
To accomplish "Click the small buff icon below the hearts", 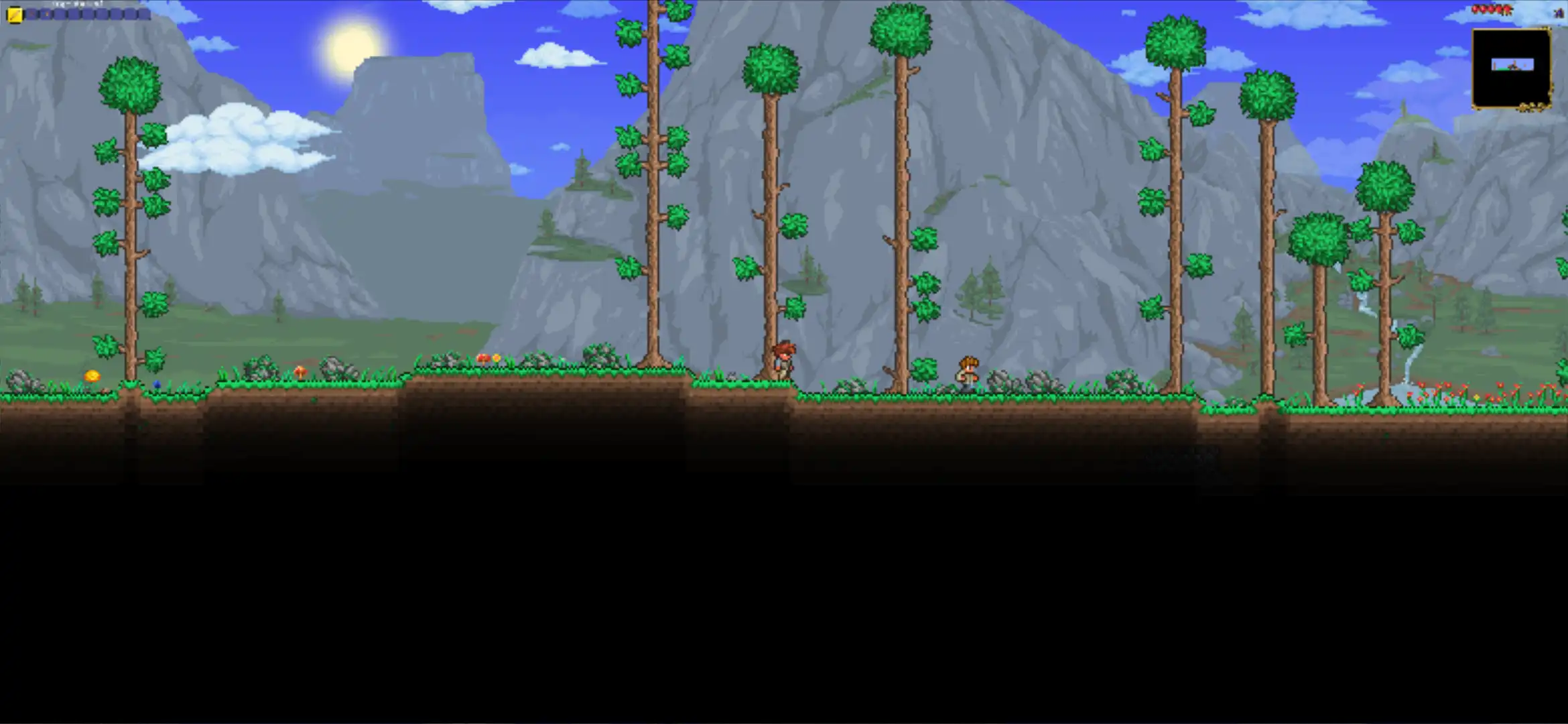I will (1558, 13).
